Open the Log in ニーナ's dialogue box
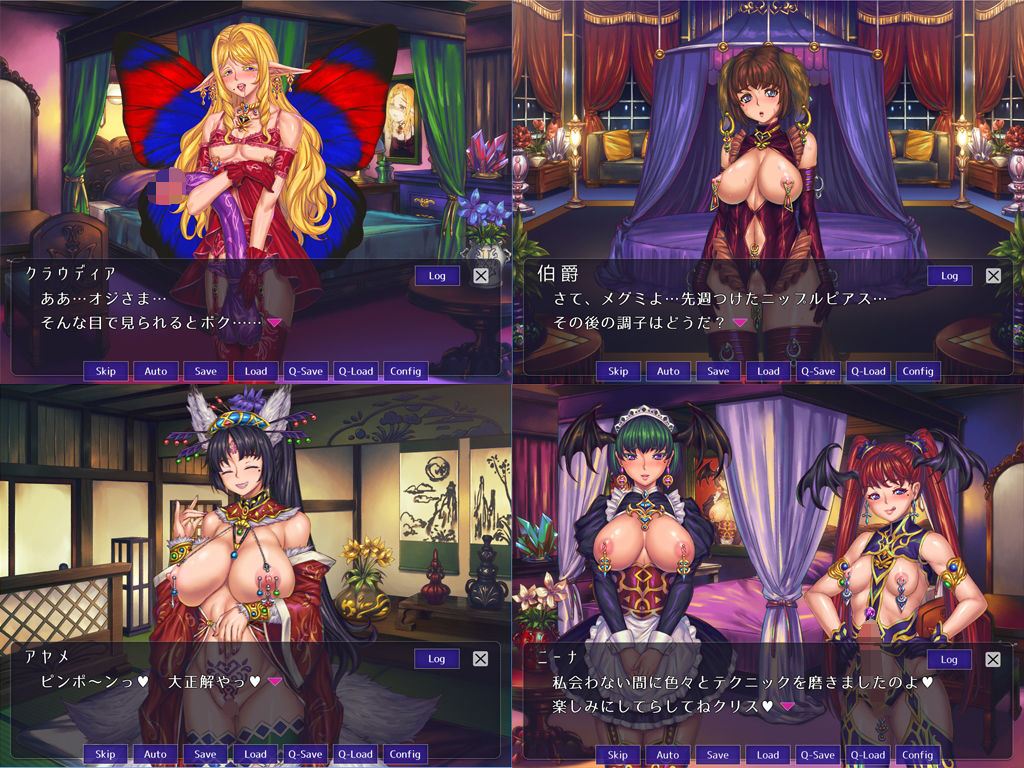The width and height of the screenshot is (1024, 768). (949, 659)
